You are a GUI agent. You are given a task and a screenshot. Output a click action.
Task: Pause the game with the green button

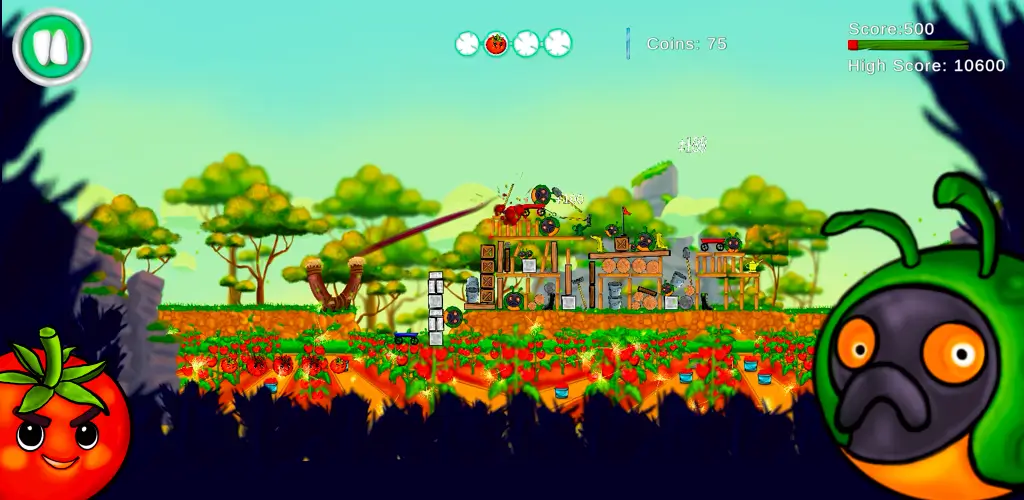click(52, 46)
